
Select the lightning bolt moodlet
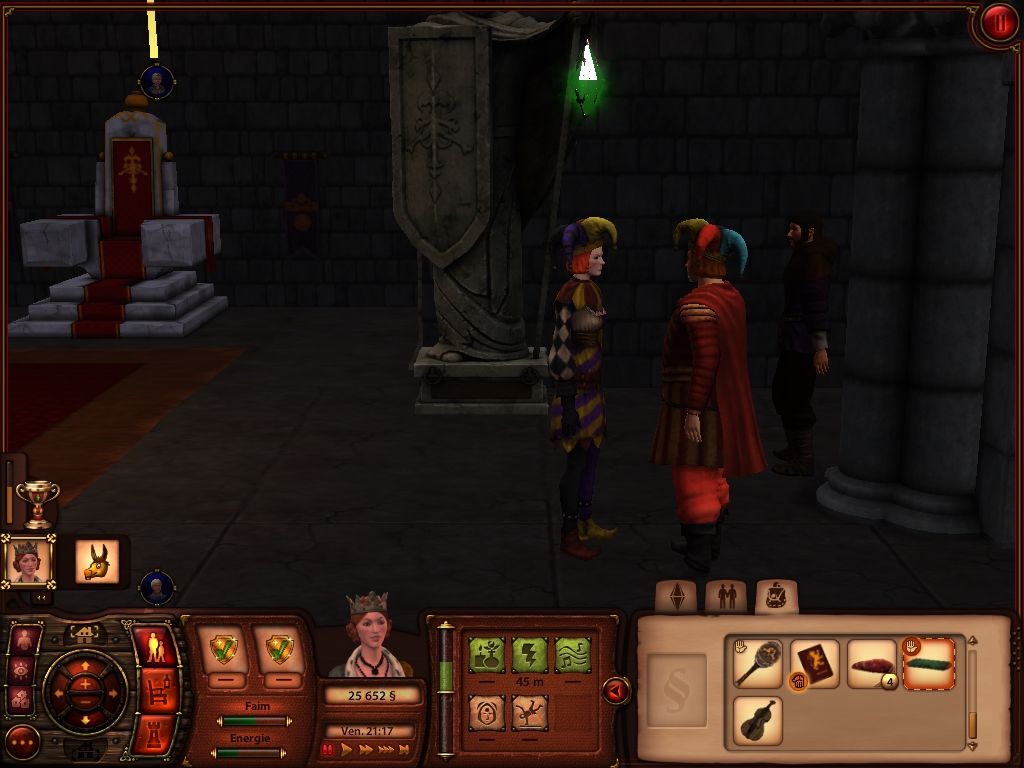pos(529,655)
